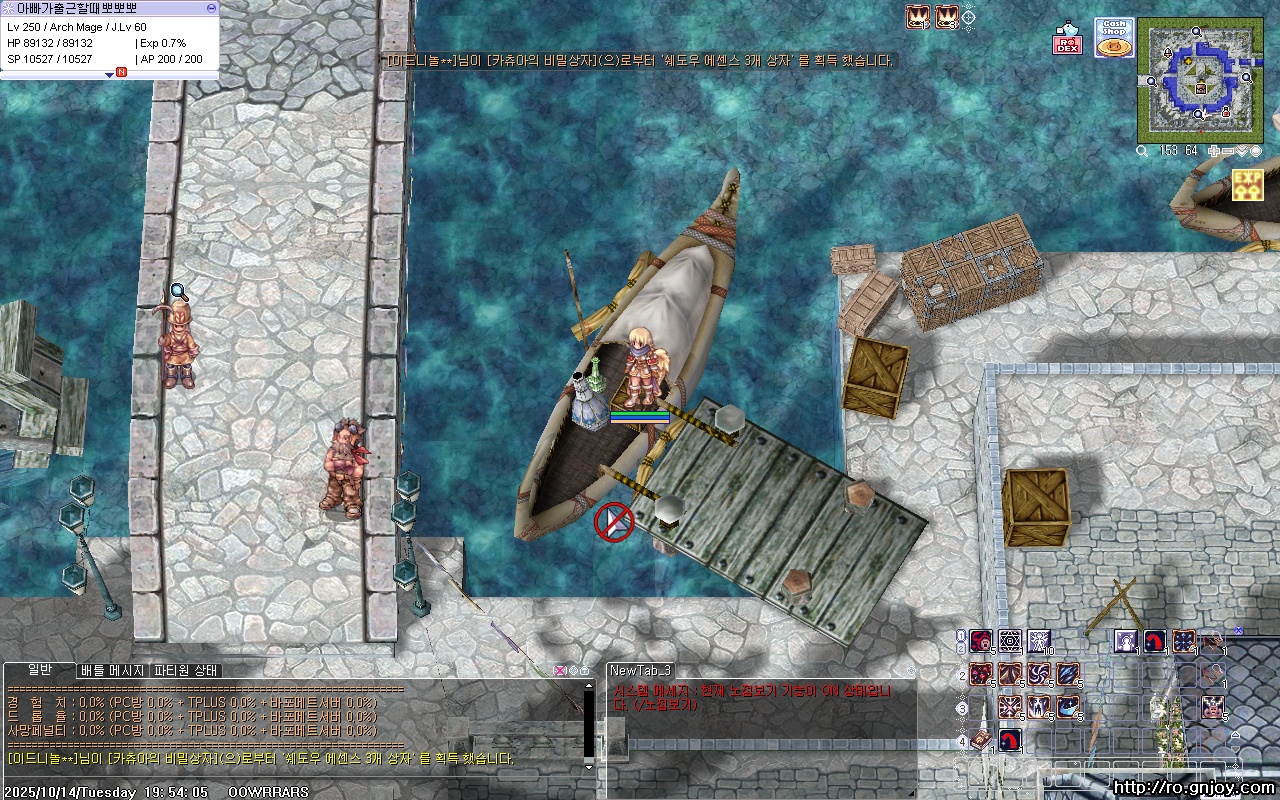This screenshot has height=800, width=1280.
Task: Open the Cash Shop
Action: point(1113,37)
